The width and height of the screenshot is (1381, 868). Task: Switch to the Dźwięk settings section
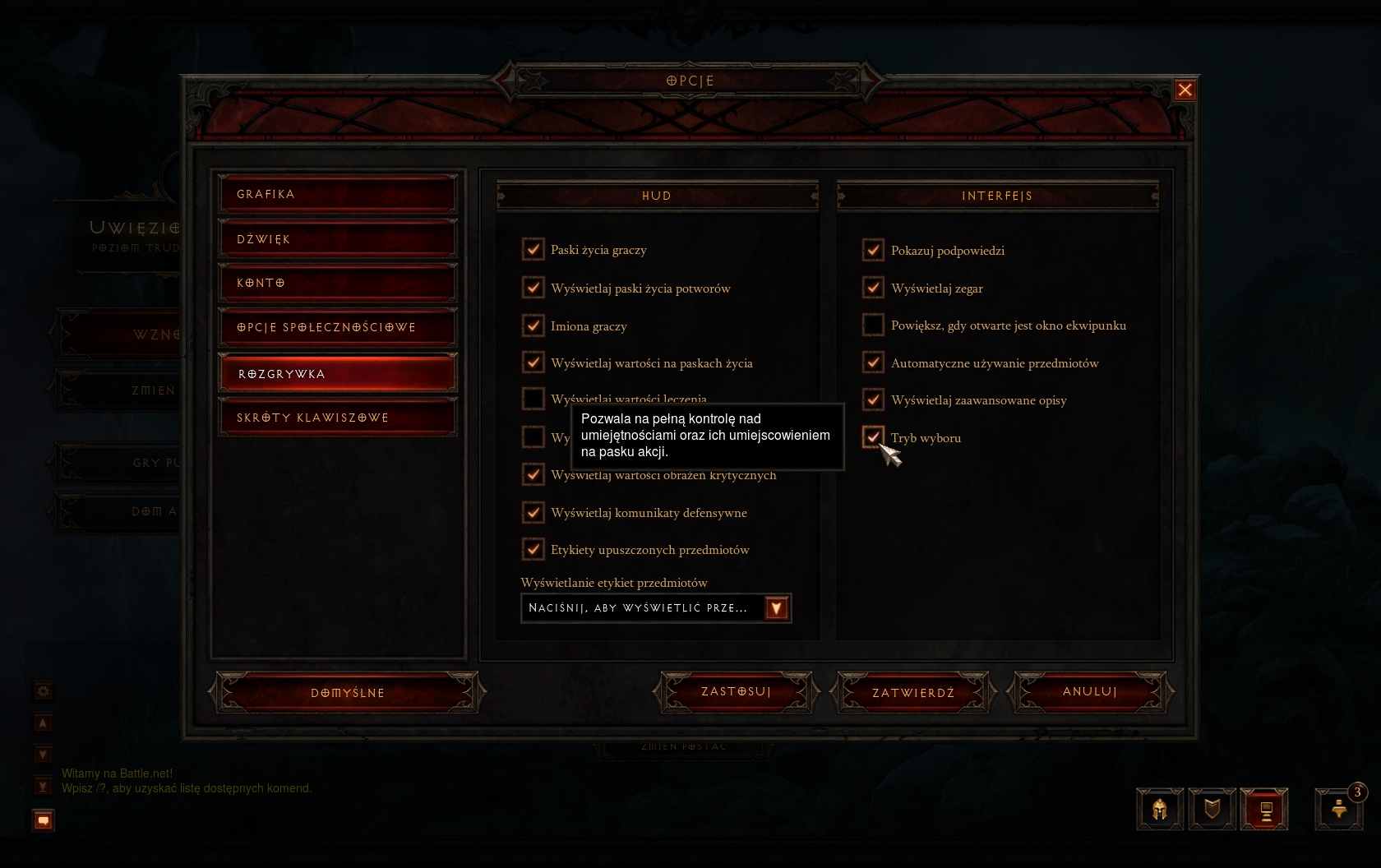pos(337,239)
